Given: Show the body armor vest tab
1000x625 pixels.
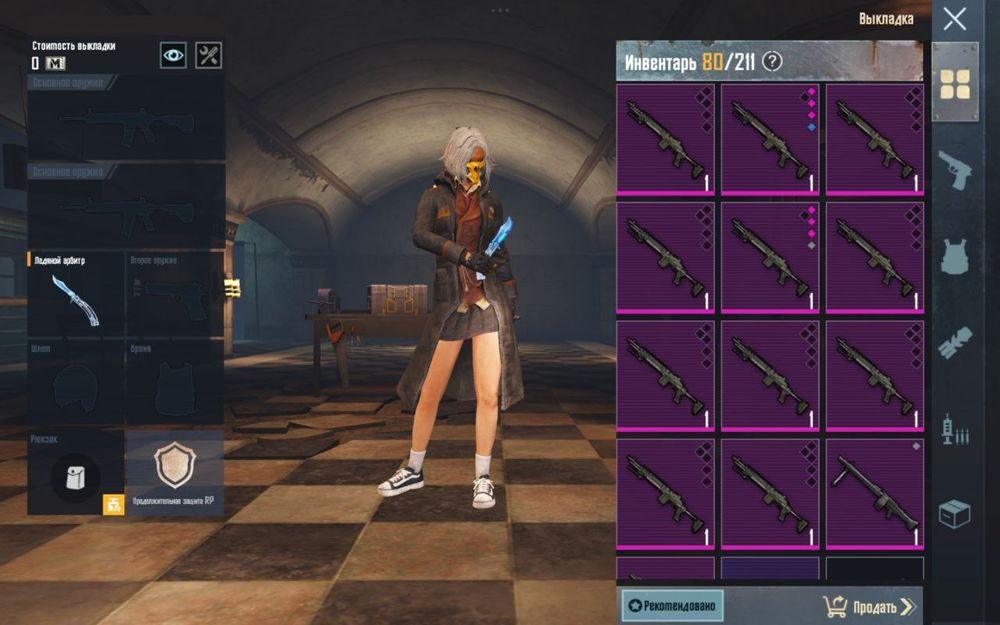Looking at the screenshot, I should click(955, 256).
